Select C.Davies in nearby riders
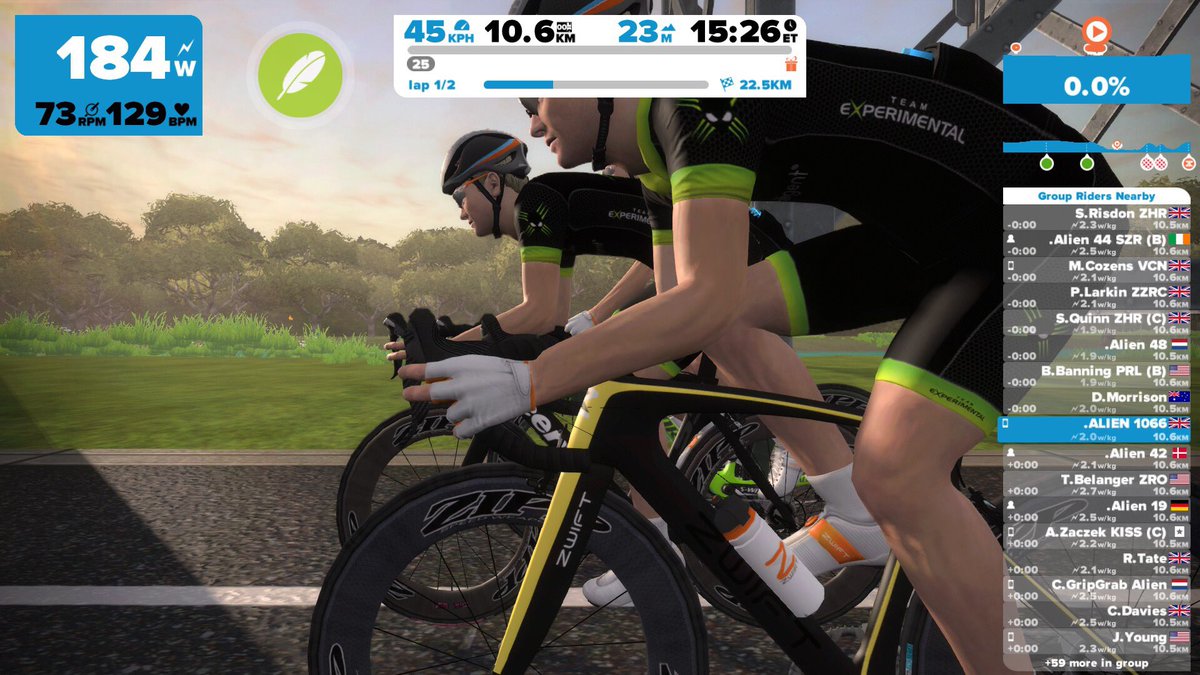The height and width of the screenshot is (675, 1200). tap(1096, 615)
